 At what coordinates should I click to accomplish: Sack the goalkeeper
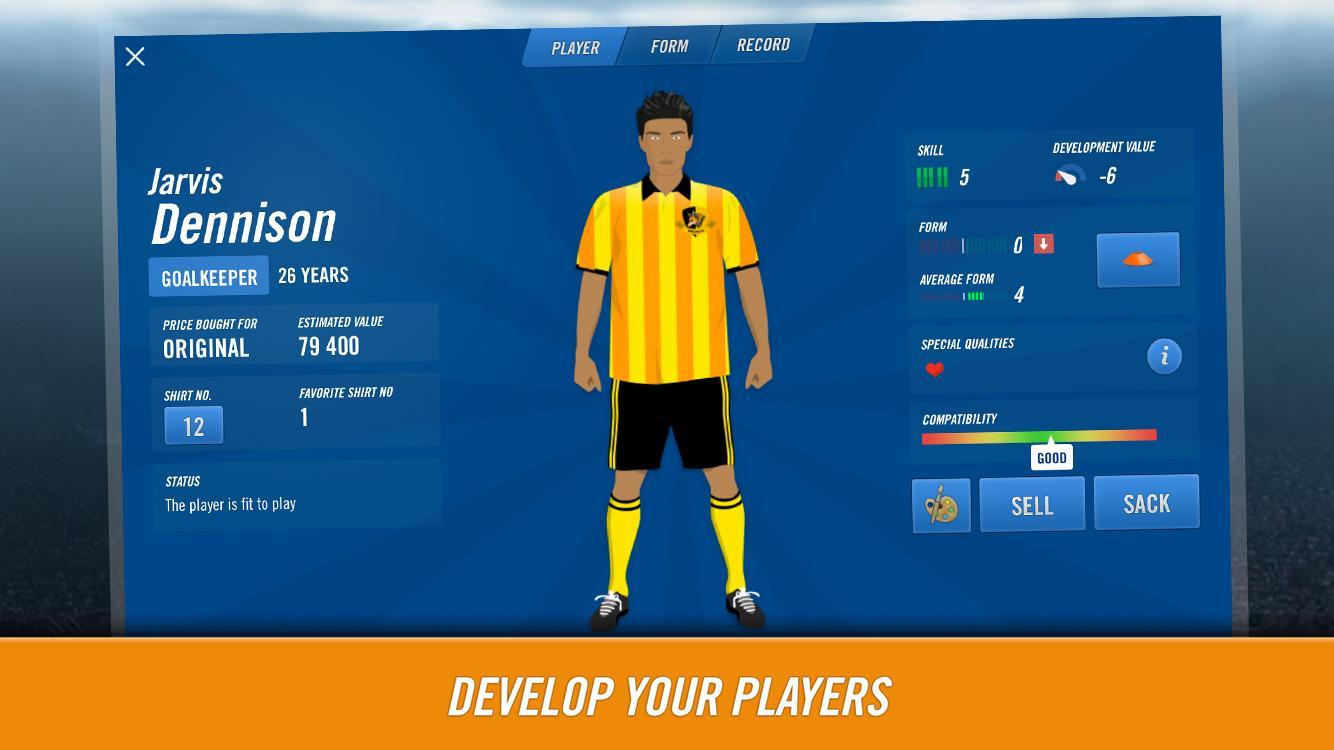click(x=1146, y=502)
